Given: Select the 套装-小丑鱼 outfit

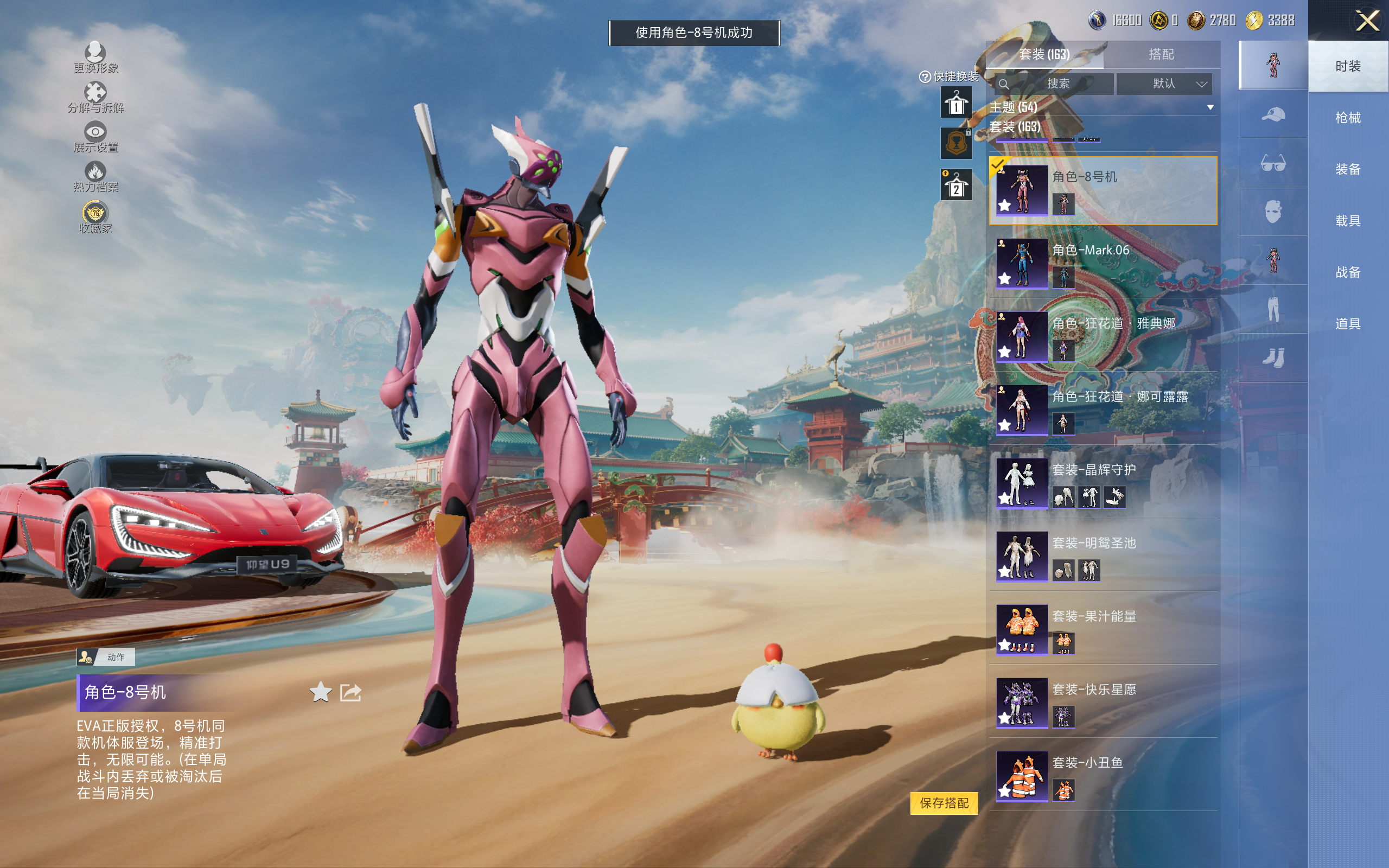Looking at the screenshot, I should tap(1102, 776).
